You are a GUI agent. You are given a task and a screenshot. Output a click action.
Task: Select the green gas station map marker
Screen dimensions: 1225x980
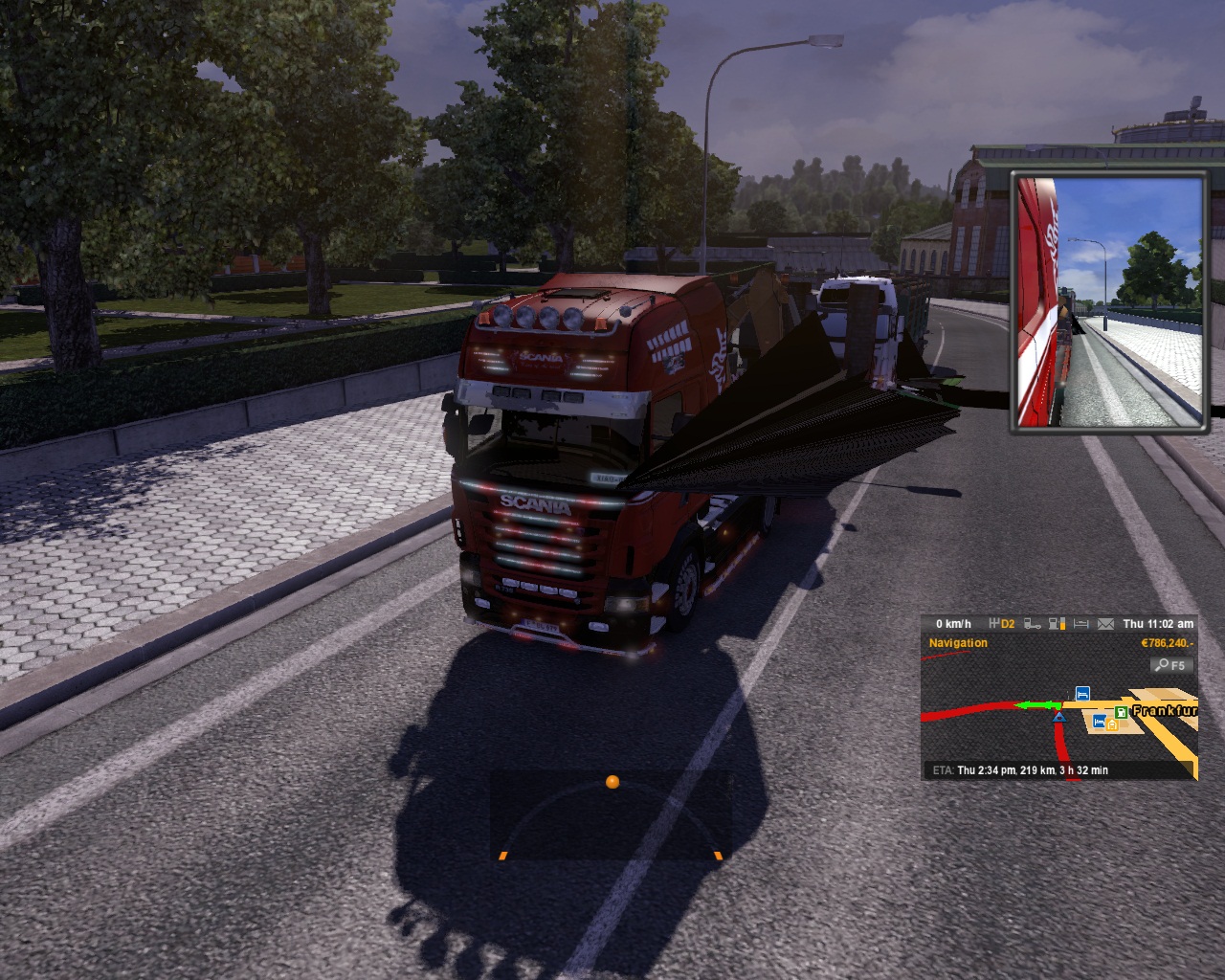(x=1120, y=712)
